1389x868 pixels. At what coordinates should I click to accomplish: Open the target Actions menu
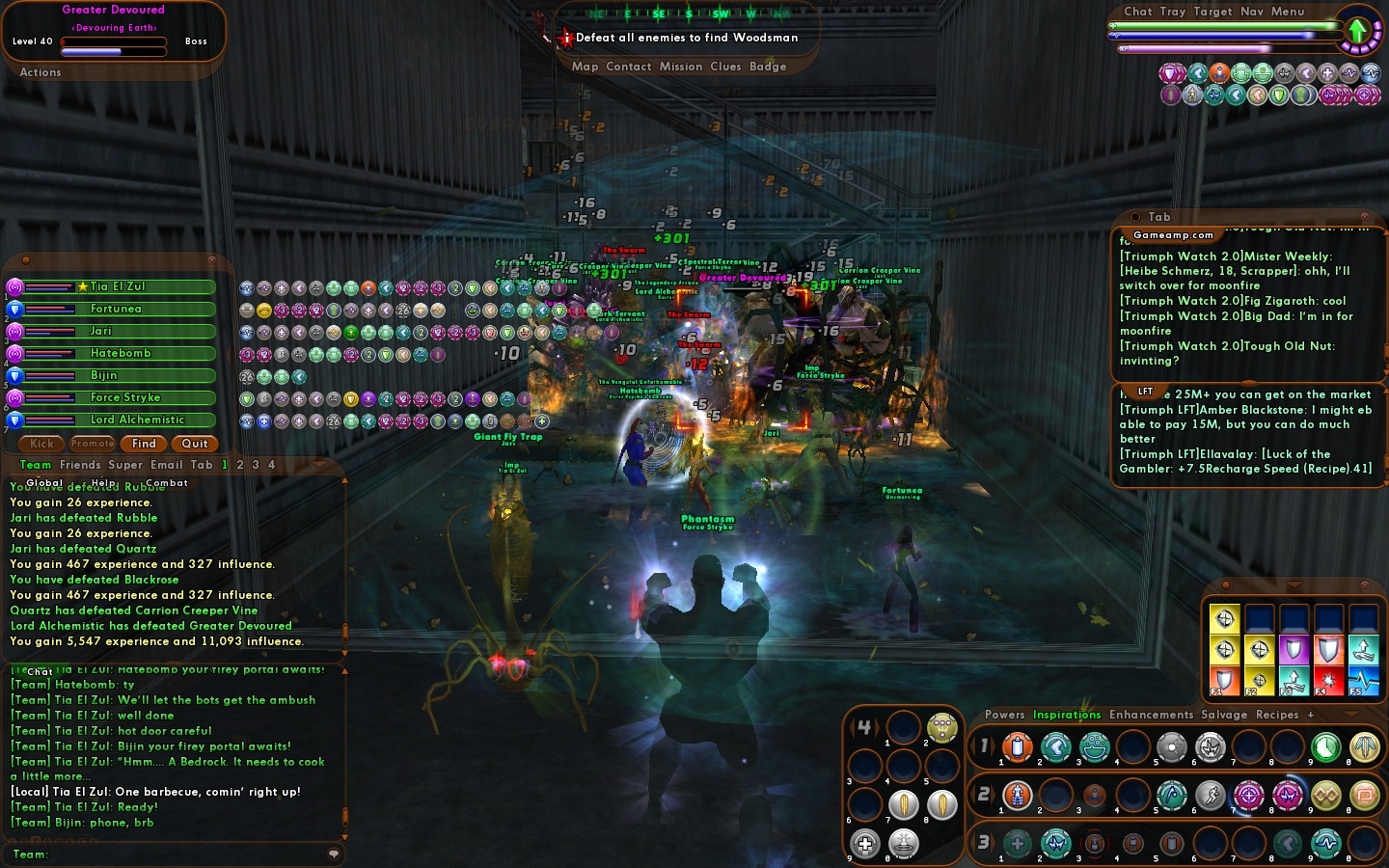tap(41, 72)
